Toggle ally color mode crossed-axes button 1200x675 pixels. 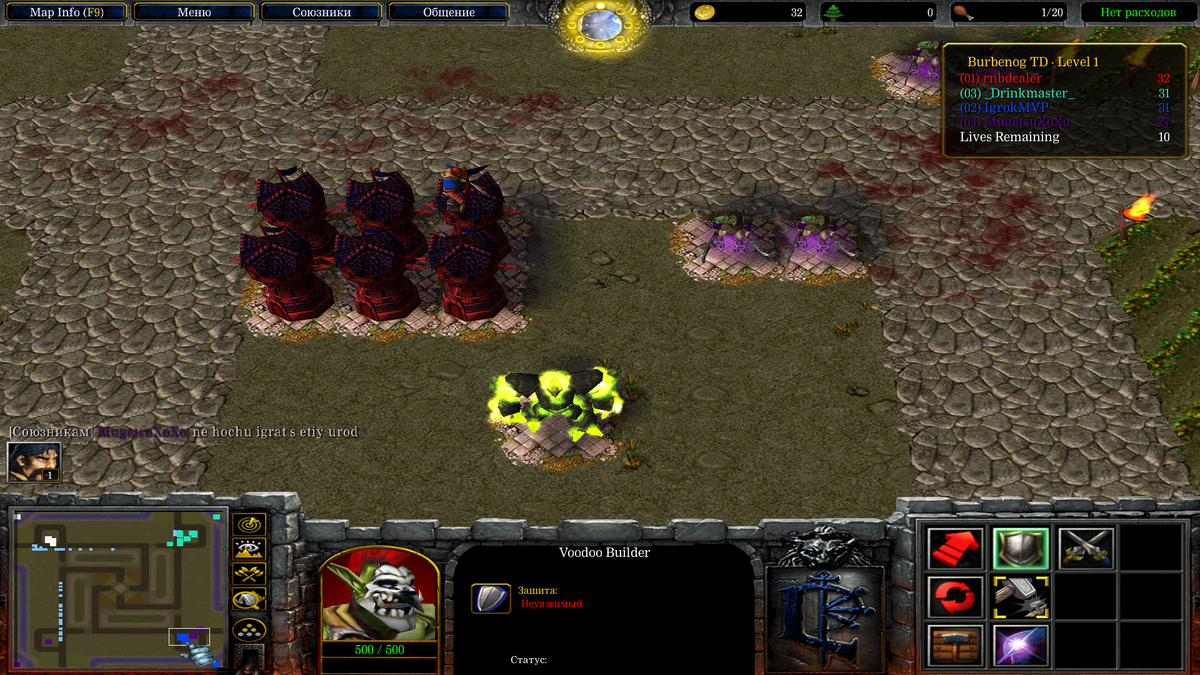(249, 574)
